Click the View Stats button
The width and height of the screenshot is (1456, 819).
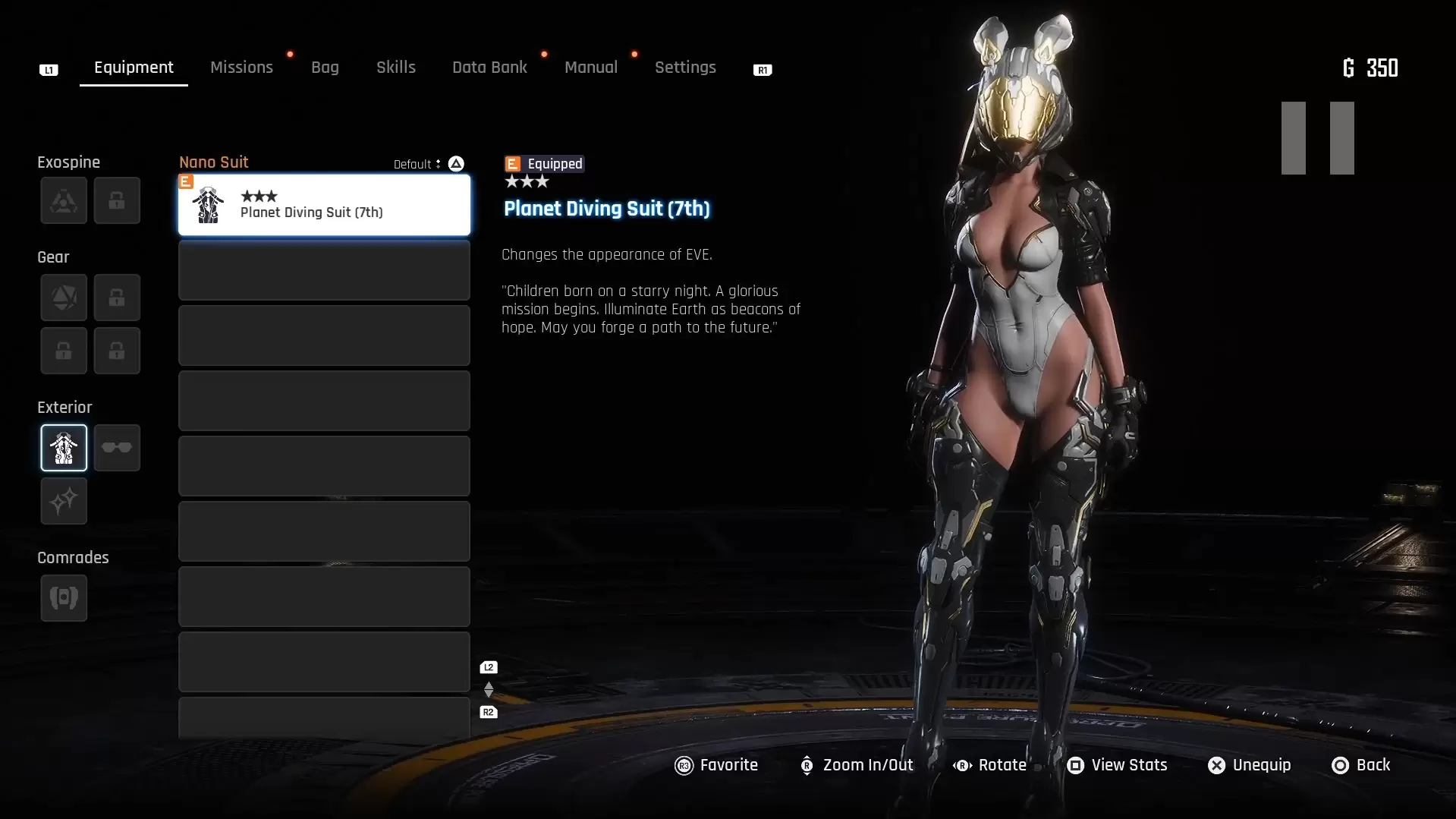(x=1116, y=765)
